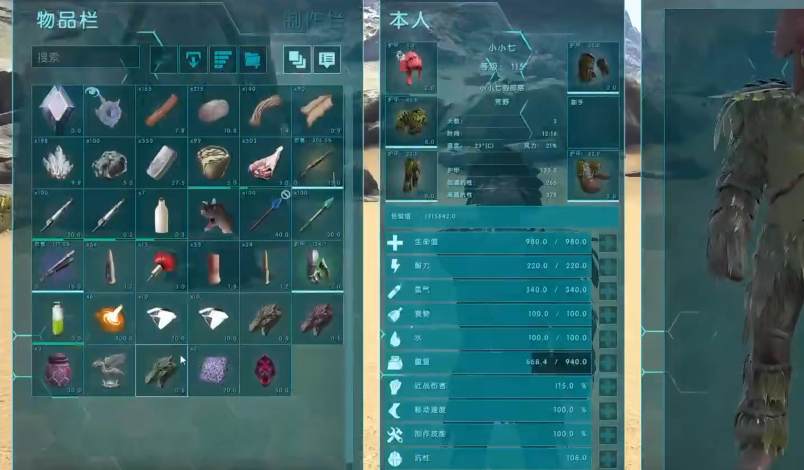Screen dimensions: 804x470
Task: Toggle the item tooltip button
Action: 327,58
